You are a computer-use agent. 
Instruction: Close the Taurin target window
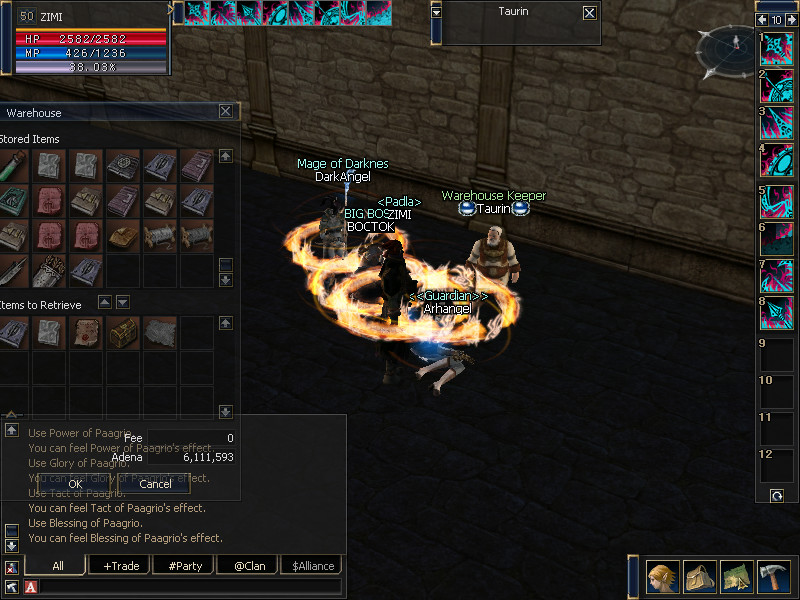point(589,13)
